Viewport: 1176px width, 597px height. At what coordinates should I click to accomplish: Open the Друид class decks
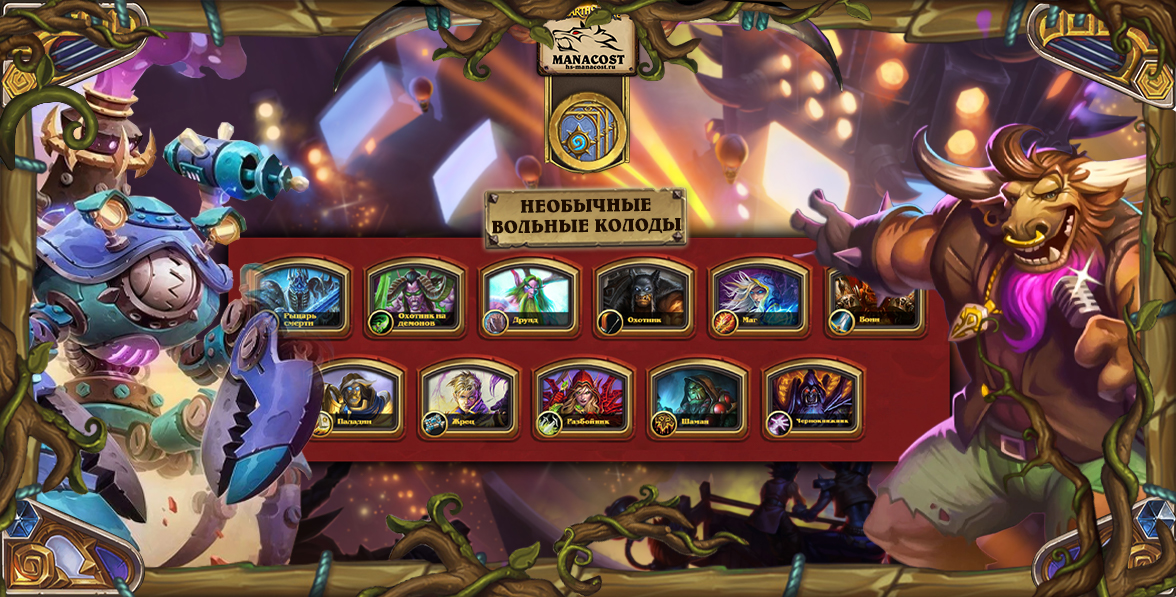[530, 298]
